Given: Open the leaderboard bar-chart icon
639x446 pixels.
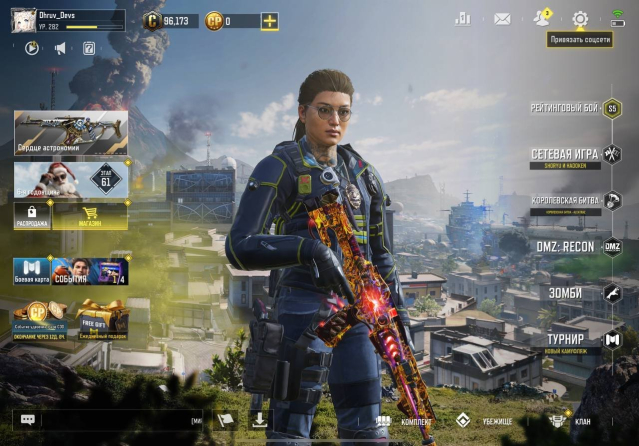Looking at the screenshot, I should point(463,18).
